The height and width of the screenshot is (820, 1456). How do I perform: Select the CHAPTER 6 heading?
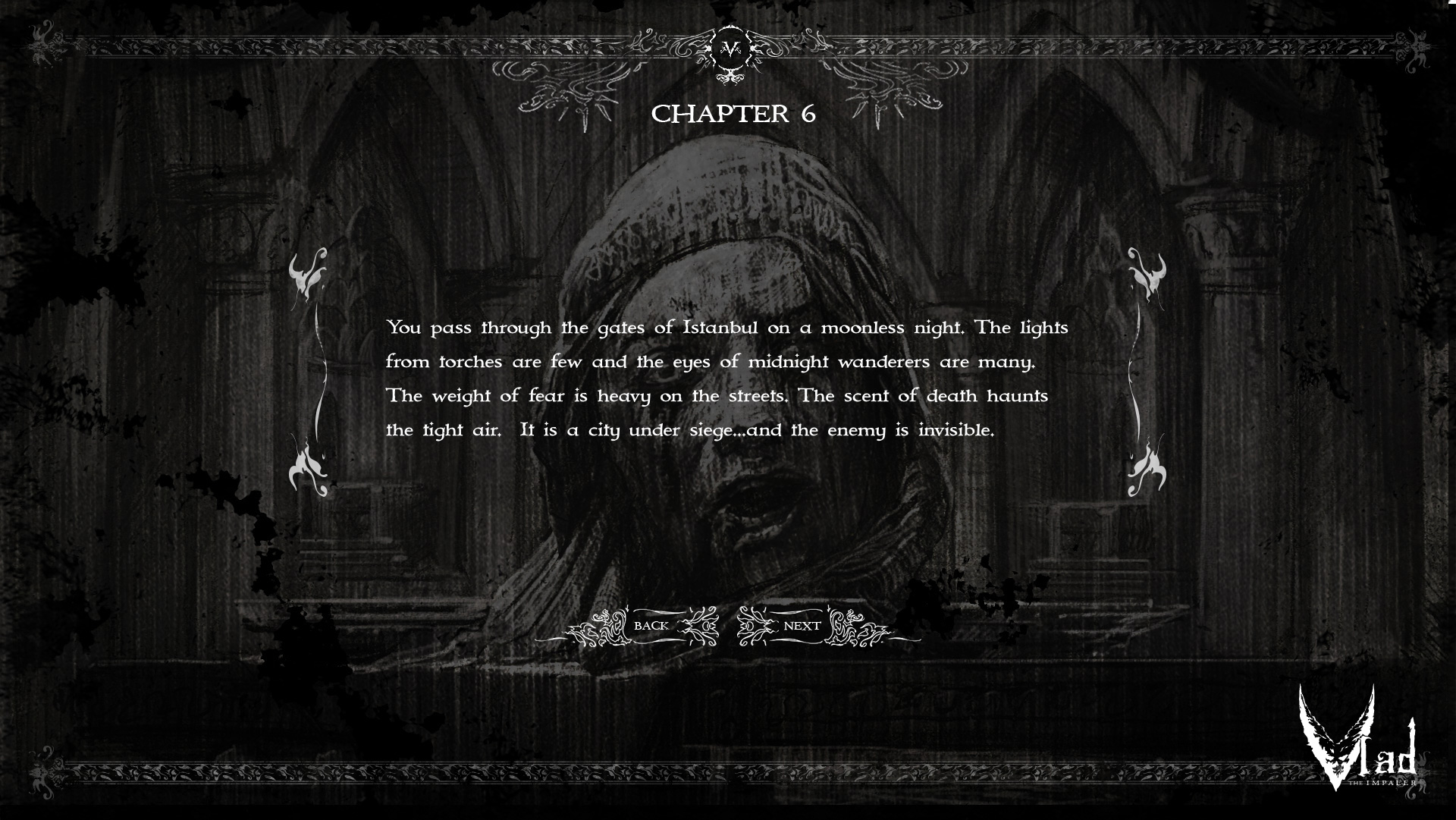[x=734, y=115]
